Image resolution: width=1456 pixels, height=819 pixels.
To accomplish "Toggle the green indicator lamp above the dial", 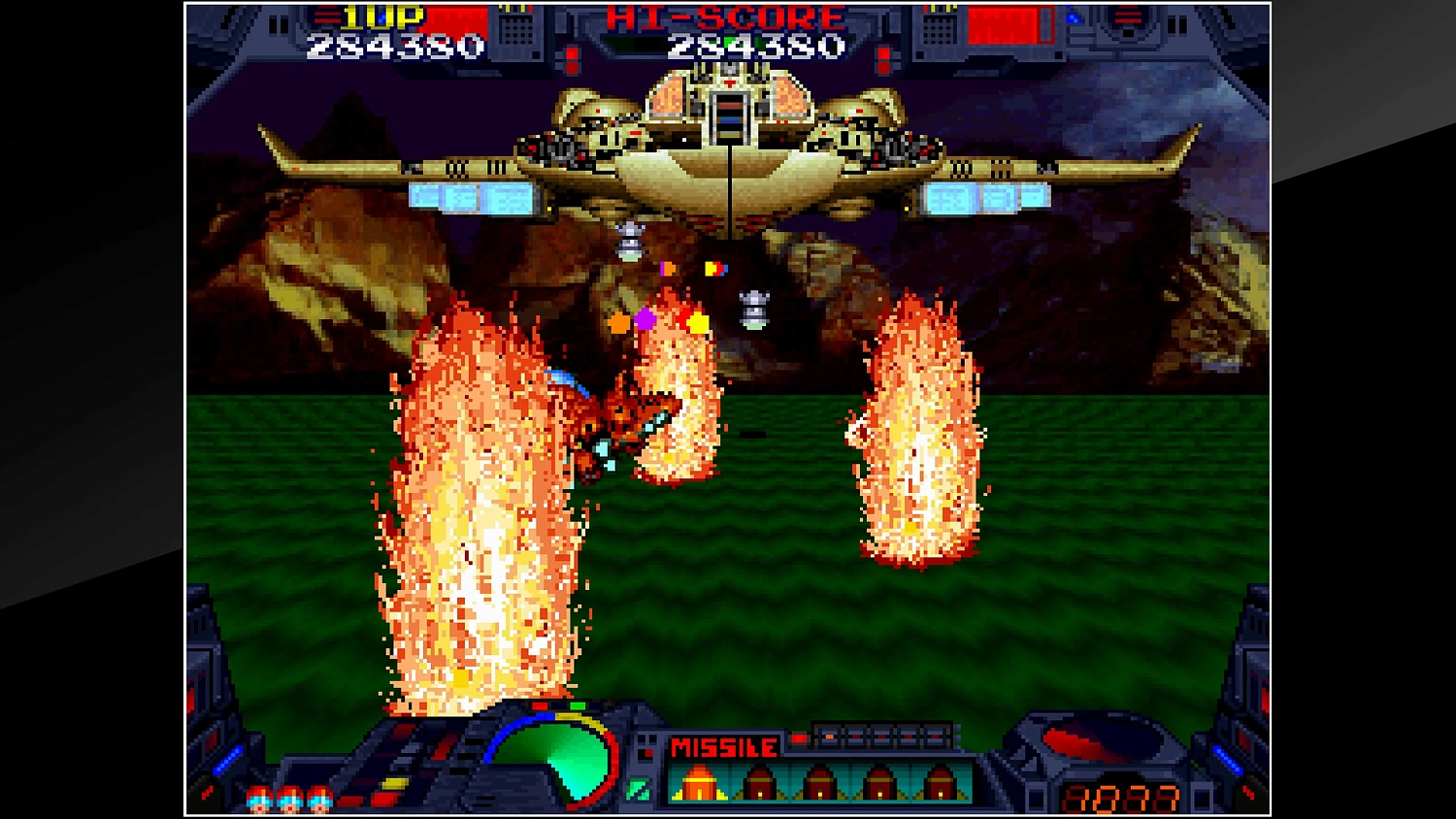I will tap(577, 705).
